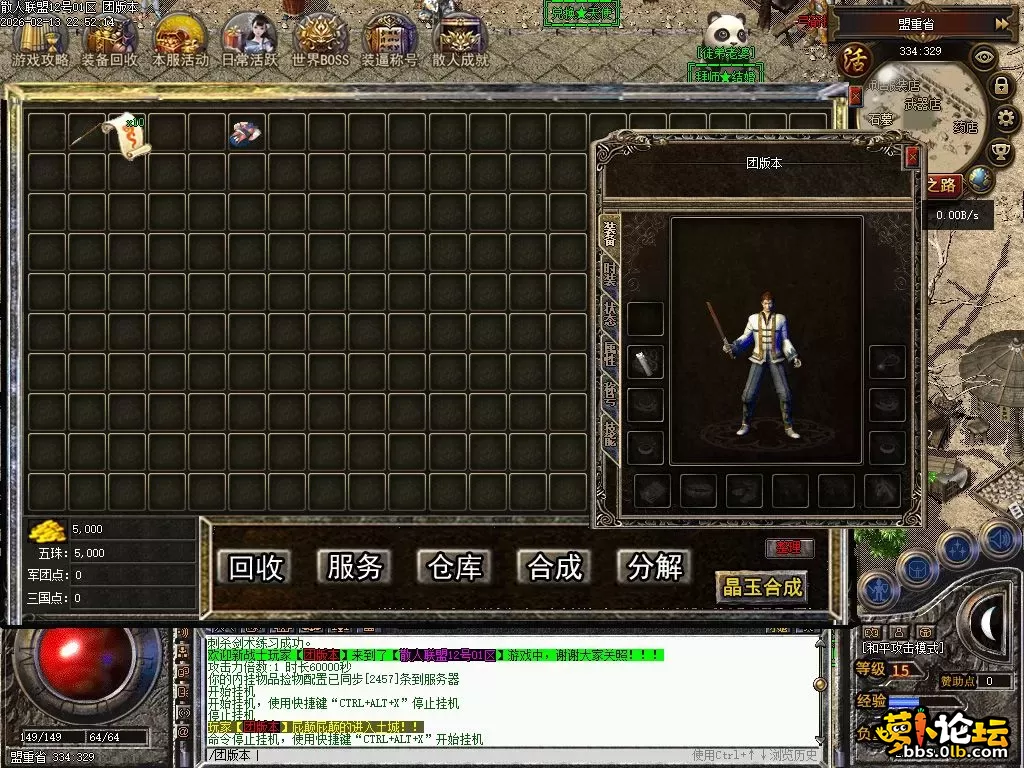
Task: Click the trophy icon beside the minimap
Action: [x=1000, y=152]
